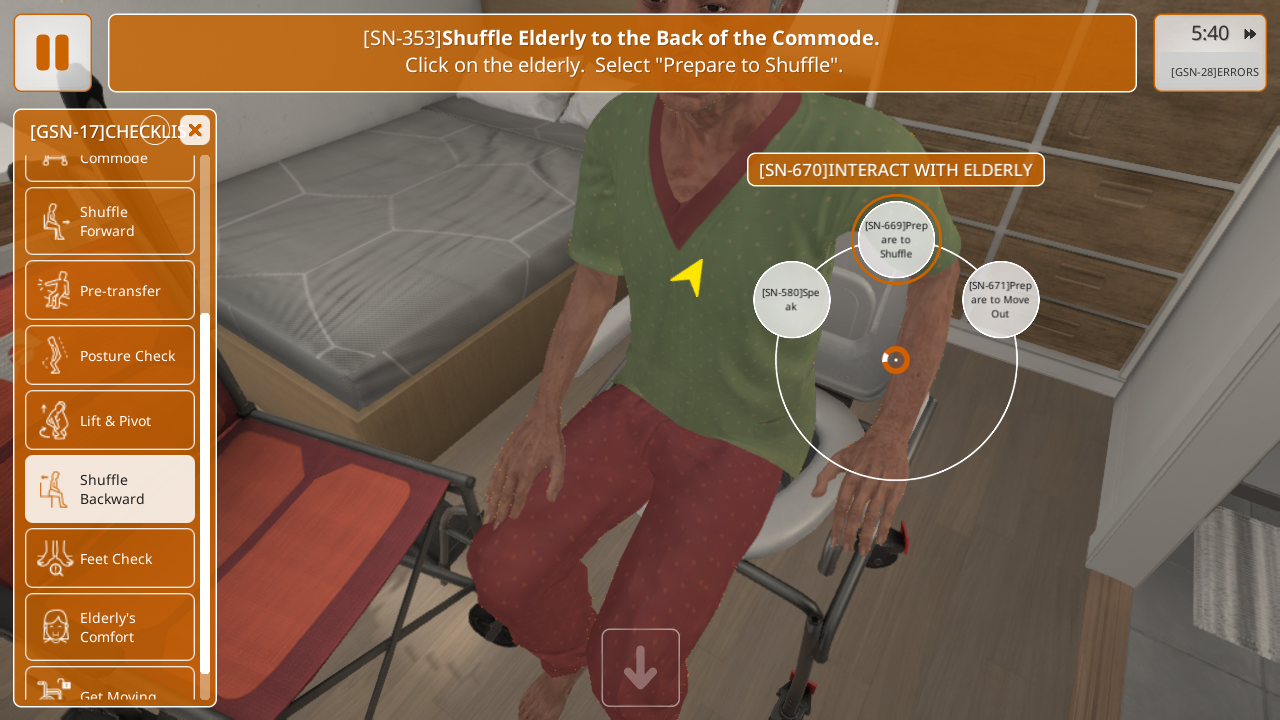Select the Prepare to Shuffle option
1280x720 pixels.
click(x=896, y=240)
